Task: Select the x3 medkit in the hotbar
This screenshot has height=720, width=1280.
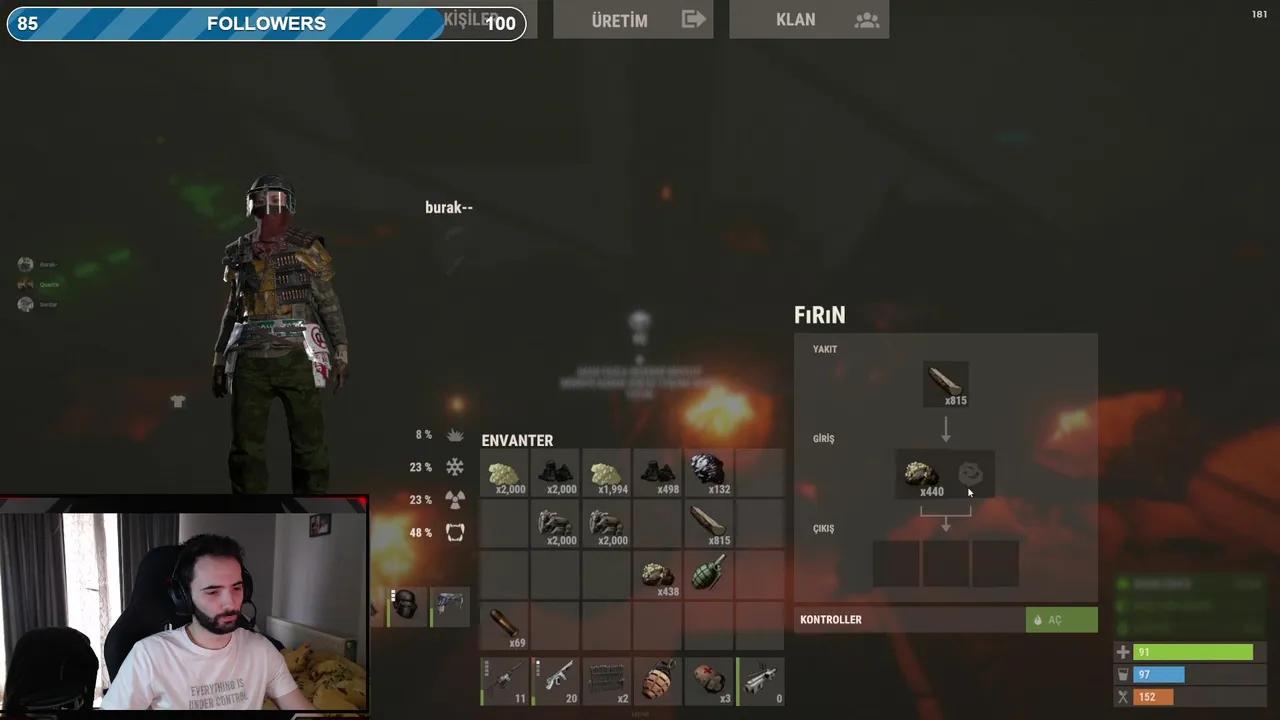Action: pyautogui.click(x=708, y=678)
